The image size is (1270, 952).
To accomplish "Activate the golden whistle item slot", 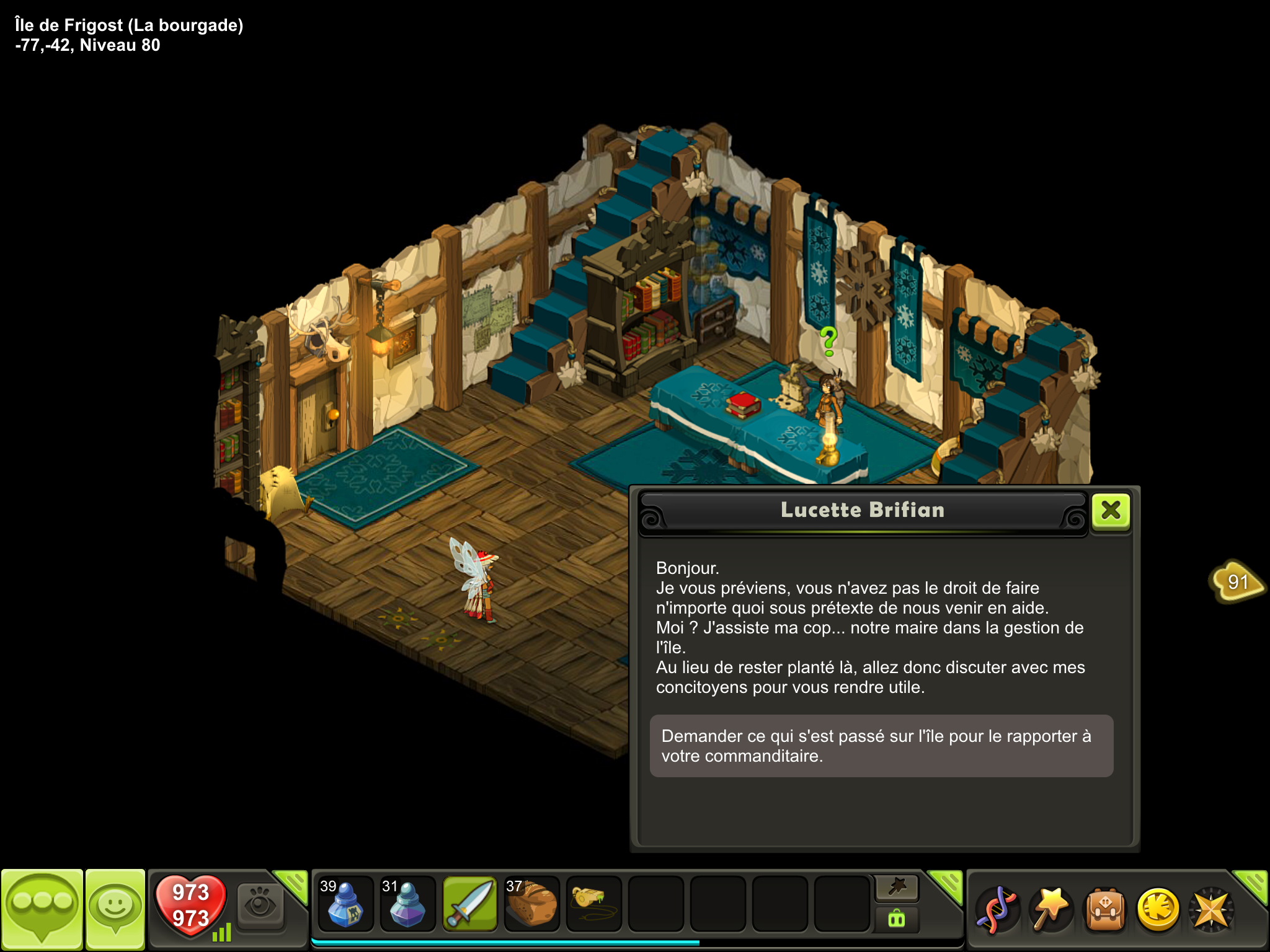I will coord(593,904).
